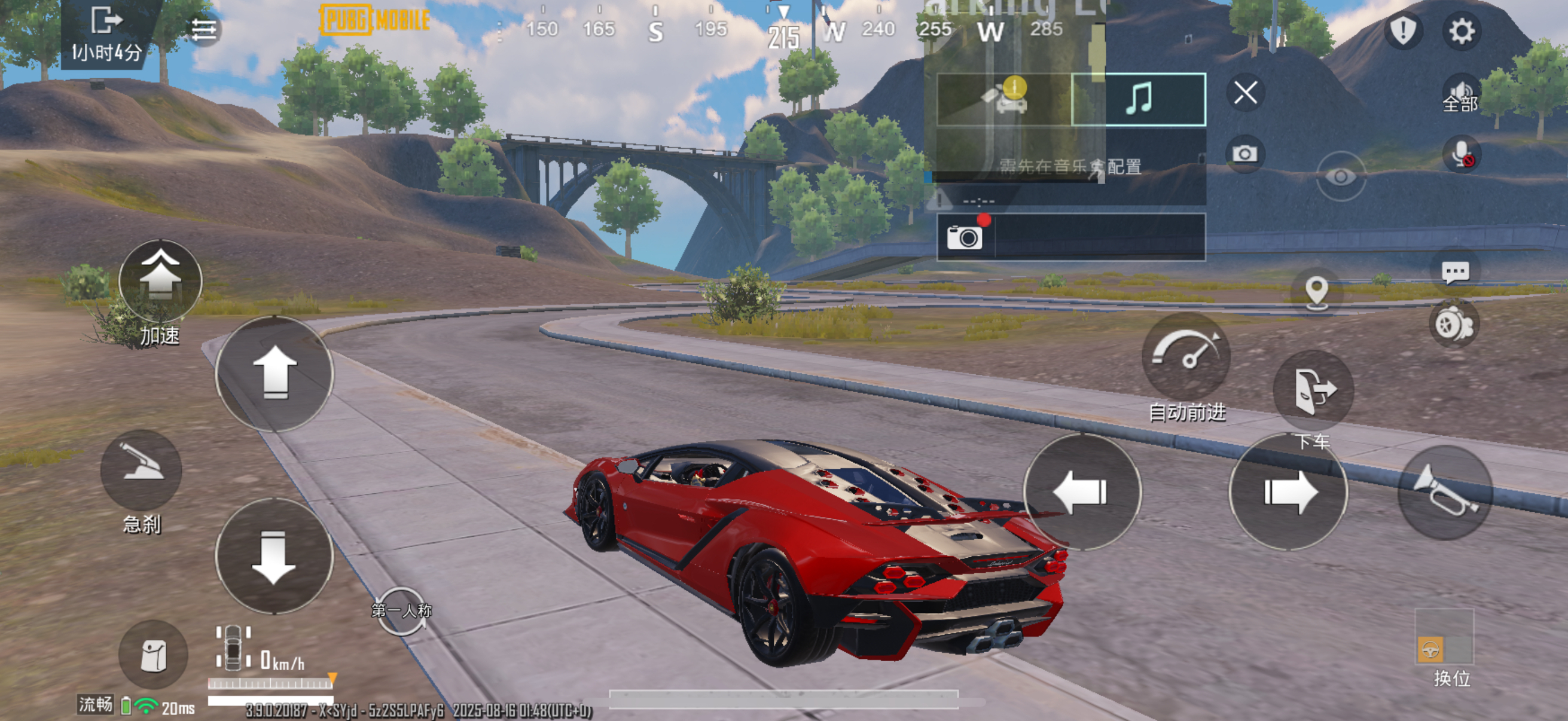Steer left with the left arrow
The image size is (1568, 721).
click(1082, 491)
